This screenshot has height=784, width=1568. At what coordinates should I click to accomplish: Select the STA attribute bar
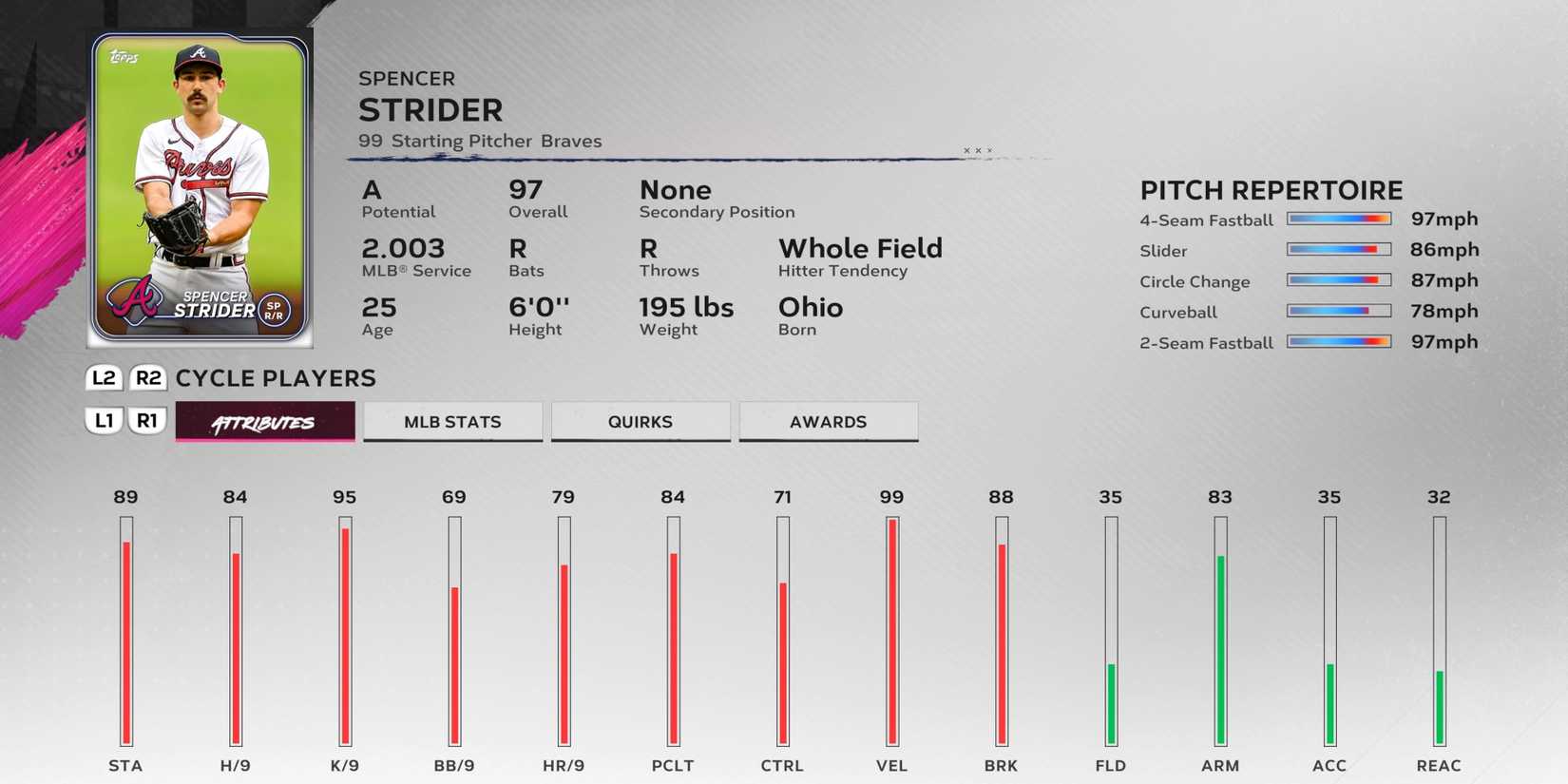[126, 637]
